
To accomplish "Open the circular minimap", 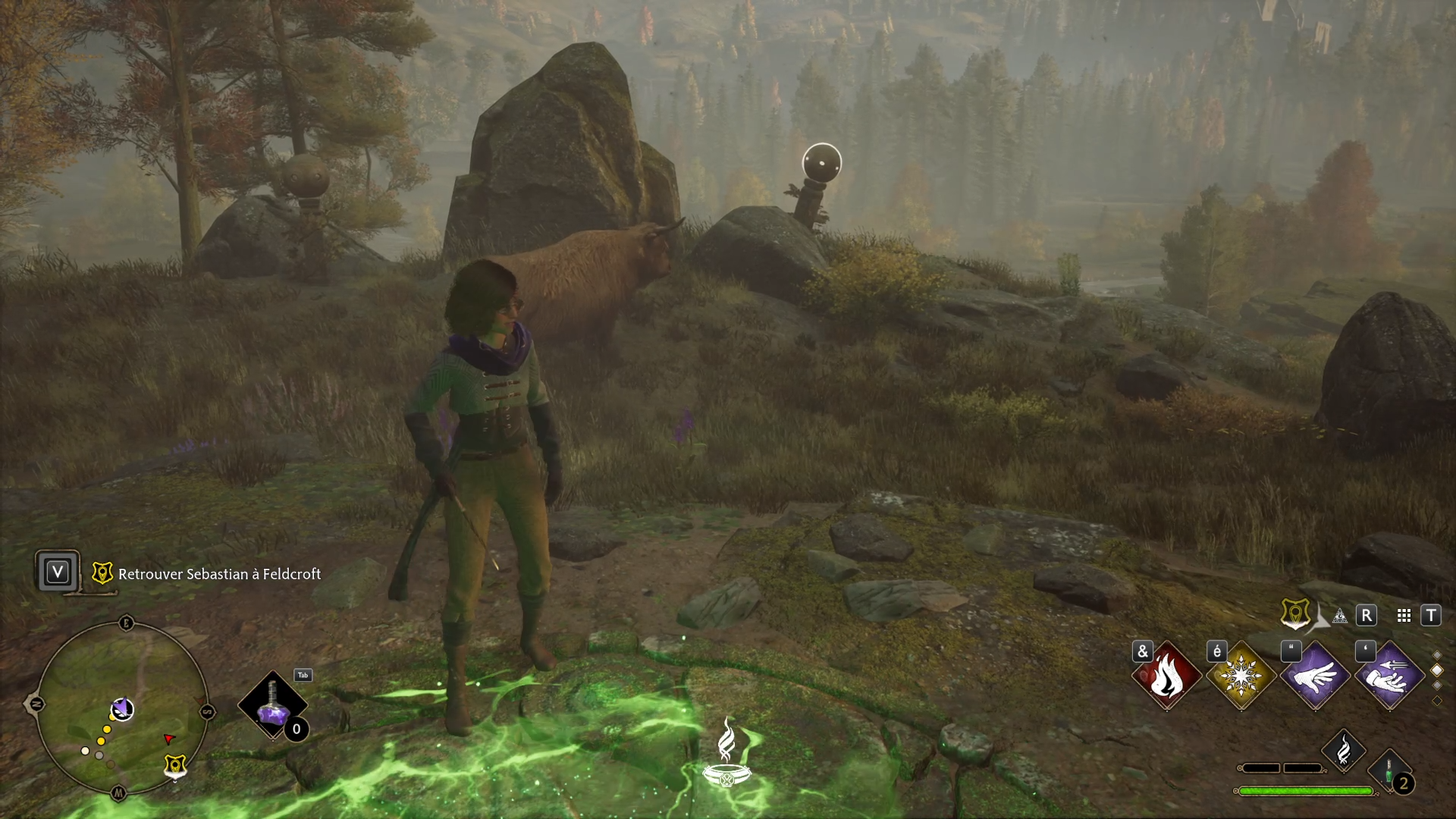I will pyautogui.click(x=121, y=707).
